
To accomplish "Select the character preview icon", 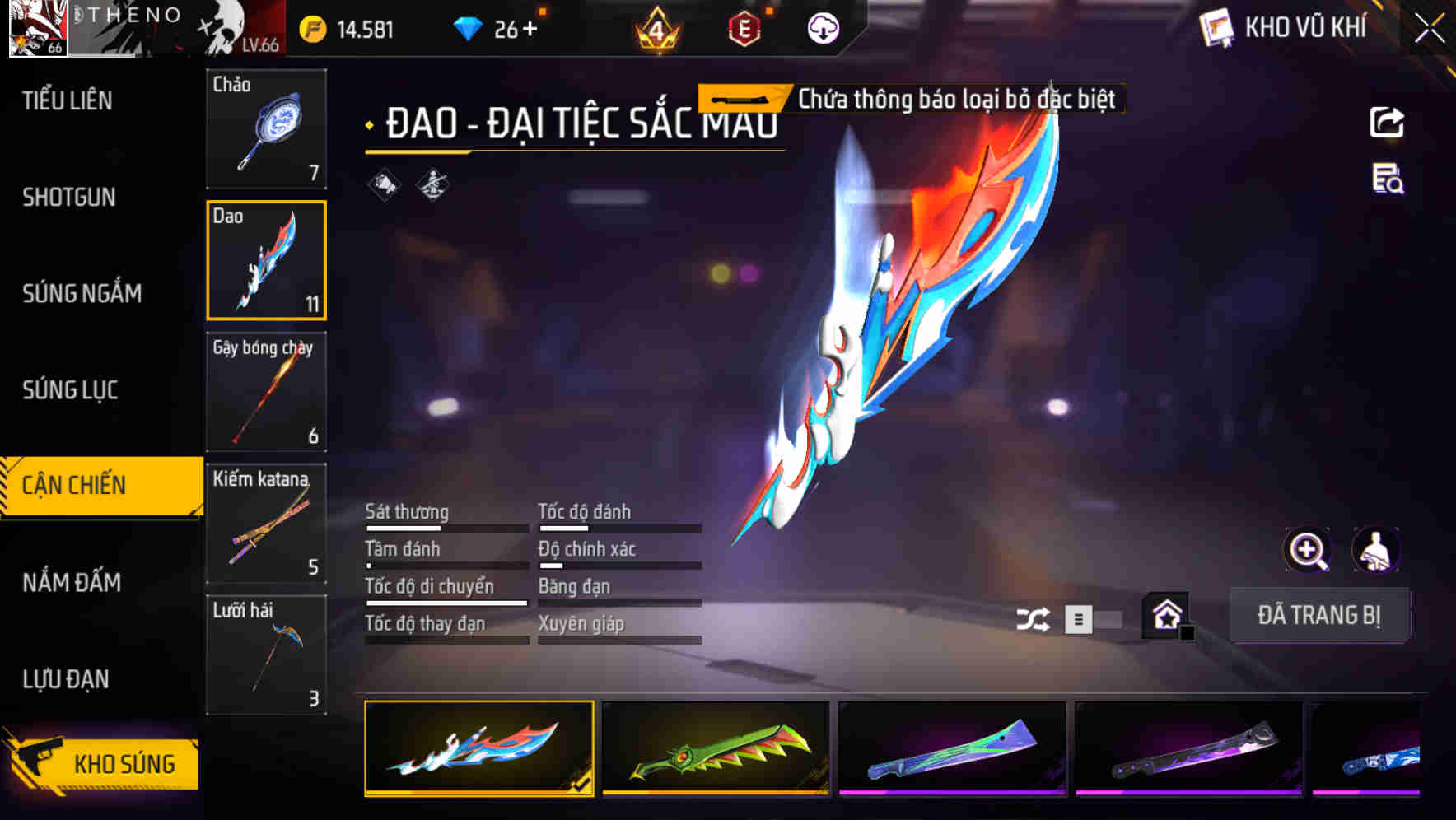I will [x=1375, y=550].
